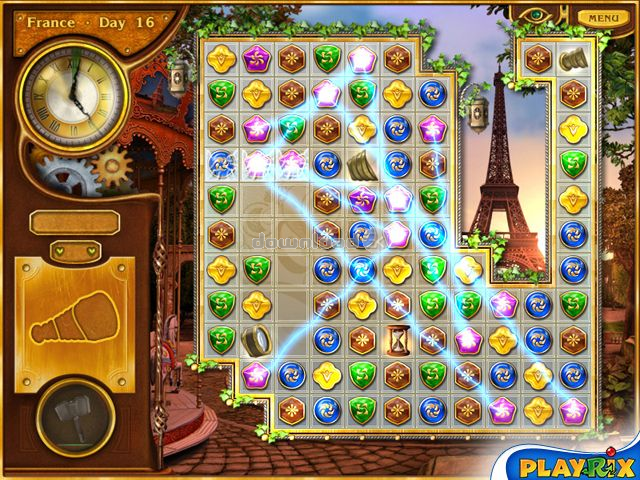The width and height of the screenshot is (640, 480).
Task: Open the MENU button
Action: coord(603,18)
